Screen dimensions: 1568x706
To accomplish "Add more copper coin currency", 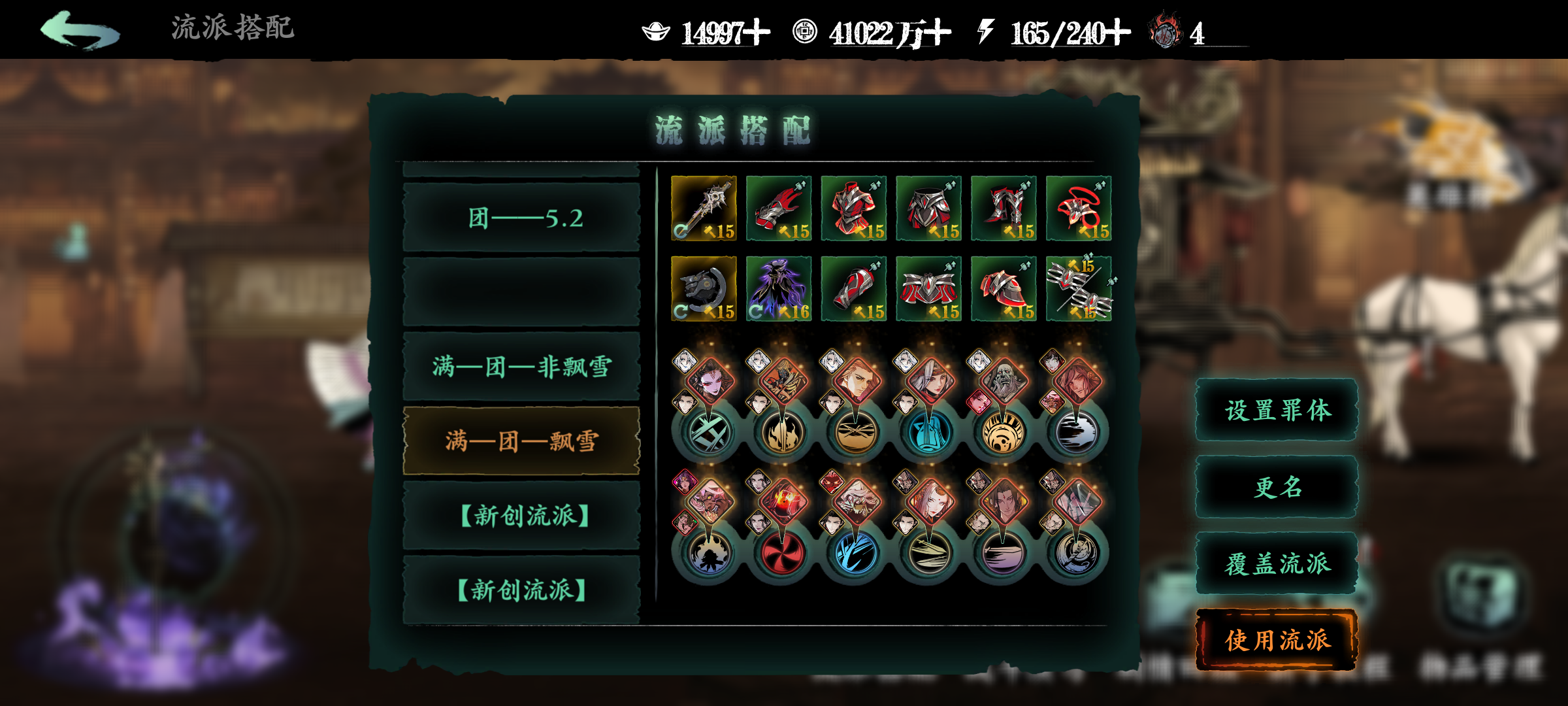I will [938, 33].
